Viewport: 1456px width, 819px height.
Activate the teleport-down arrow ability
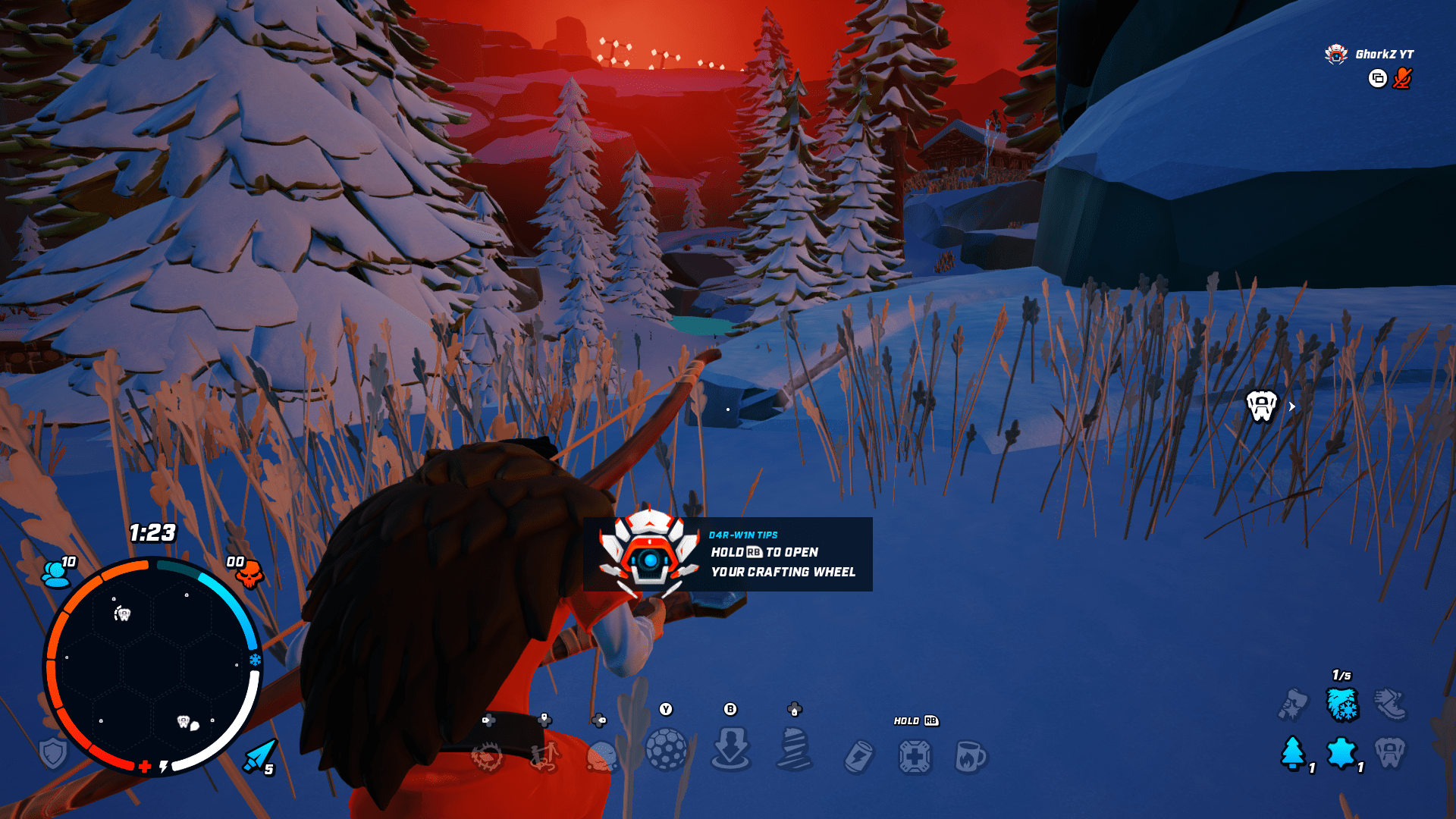pos(730,749)
